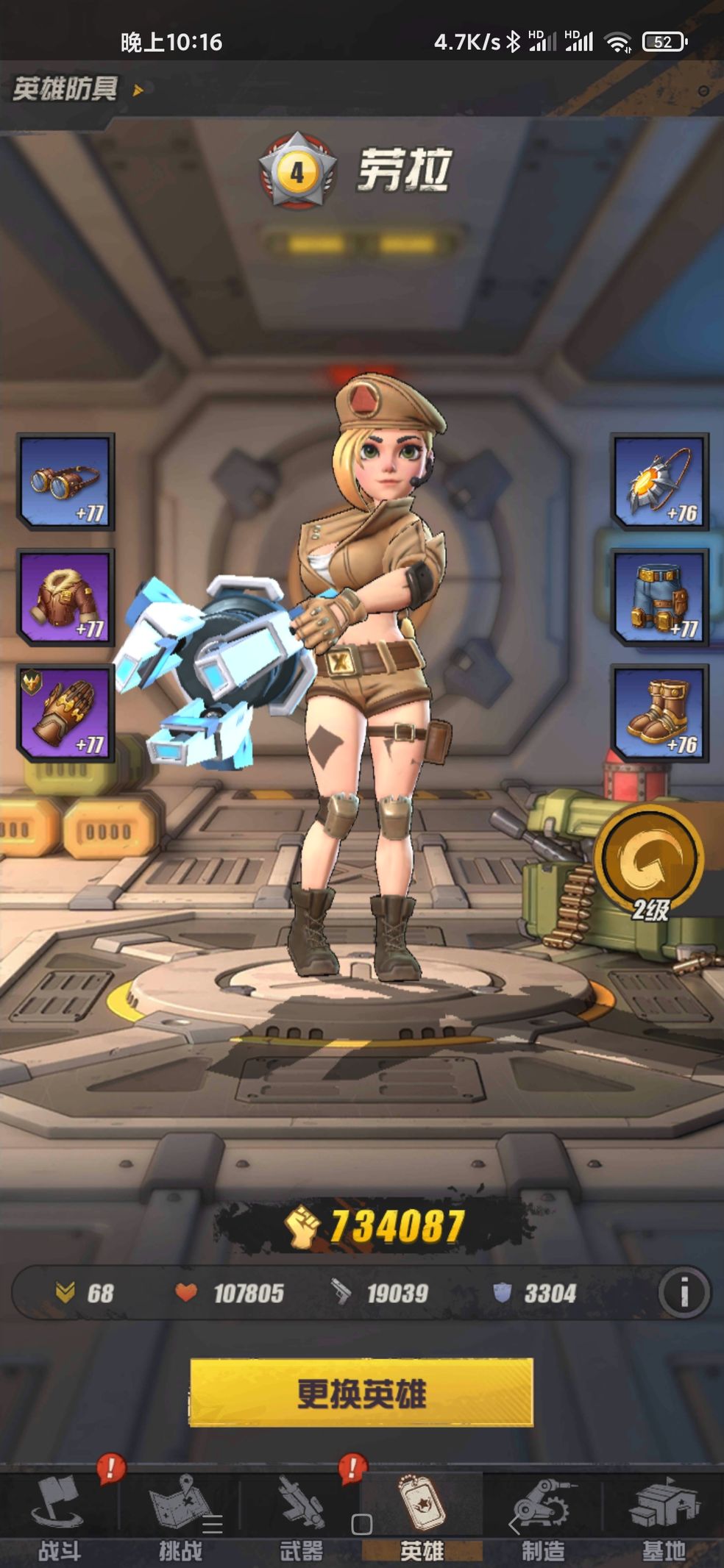The image size is (724, 1568).
Task: Go to the 武器 weapons tab
Action: click(301, 1519)
